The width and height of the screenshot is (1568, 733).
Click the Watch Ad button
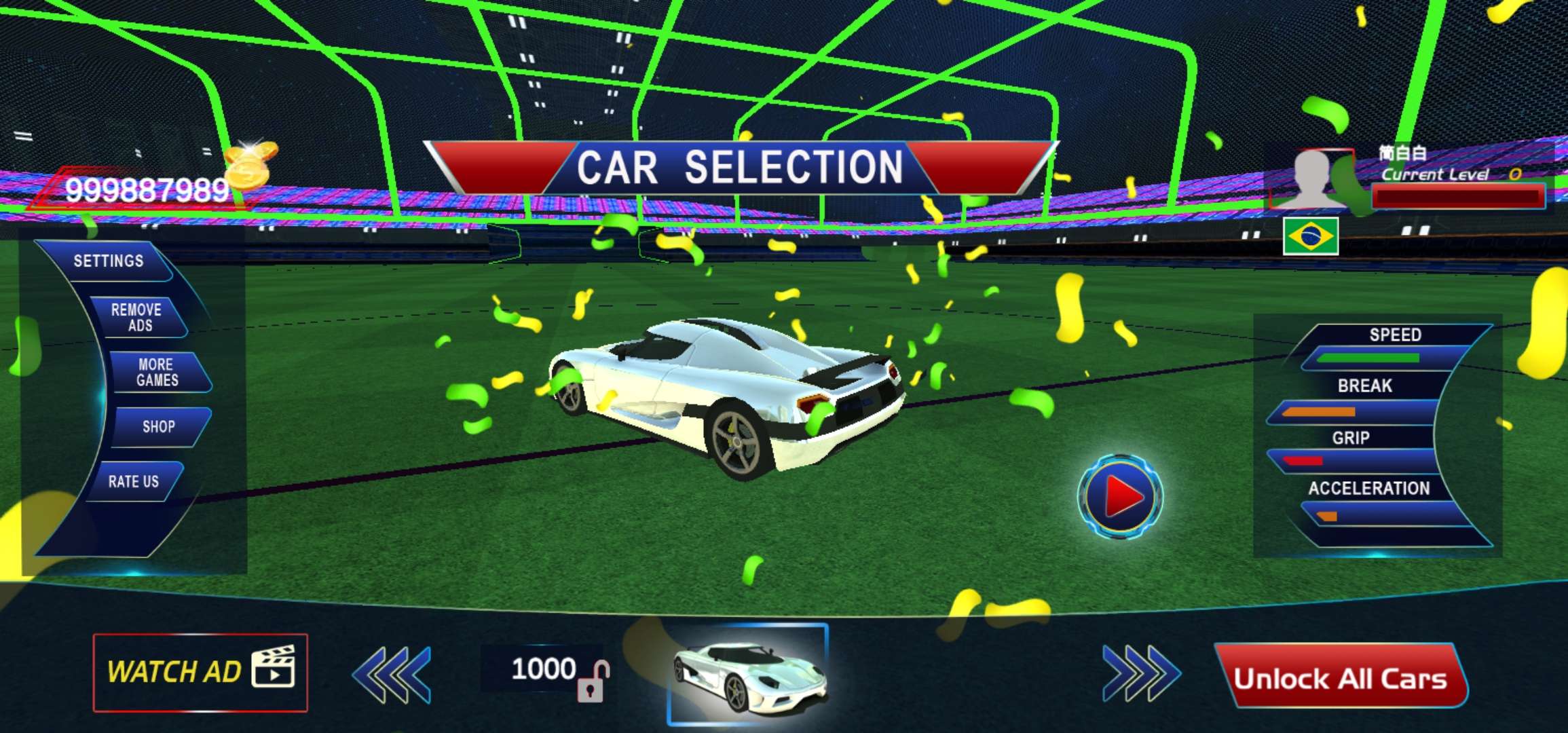200,673
